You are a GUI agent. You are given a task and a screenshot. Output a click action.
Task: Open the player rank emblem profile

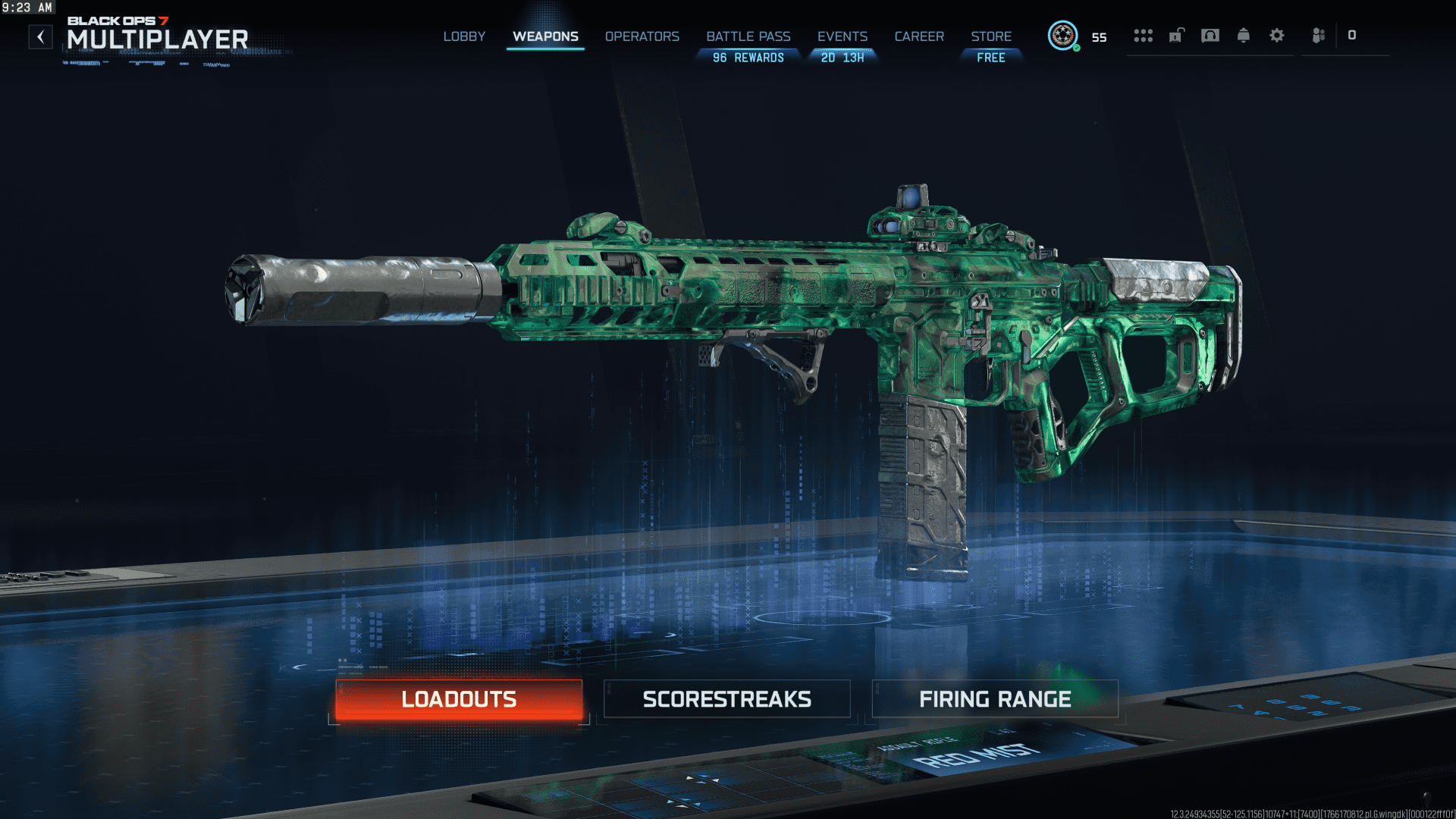(1062, 36)
